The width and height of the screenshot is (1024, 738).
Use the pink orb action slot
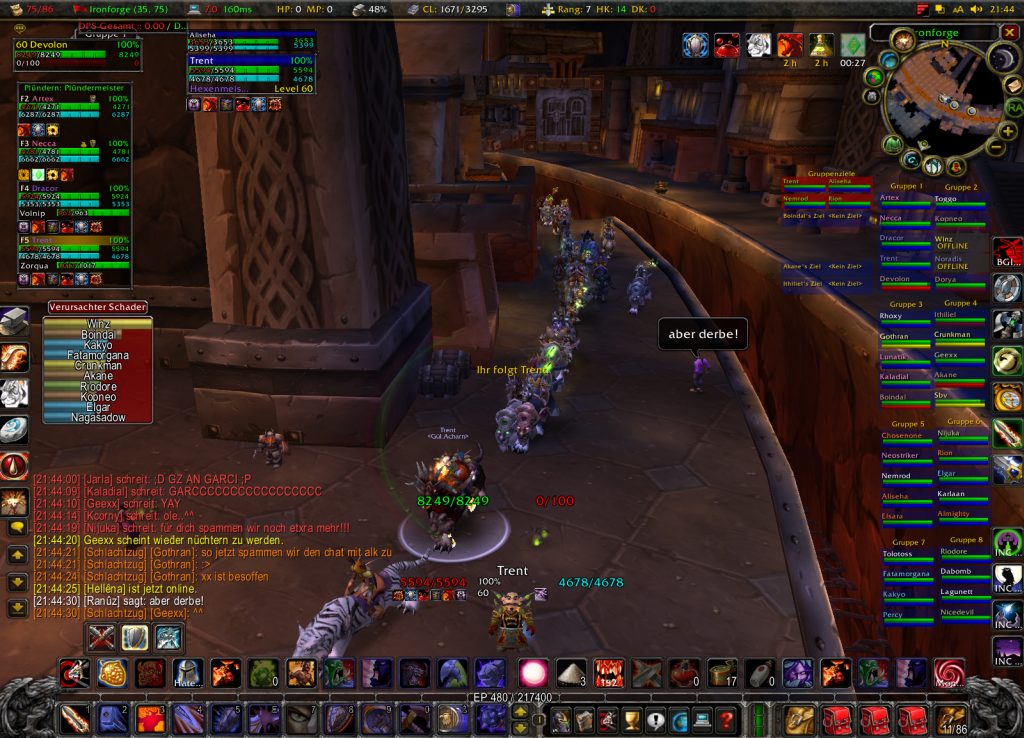(532, 673)
